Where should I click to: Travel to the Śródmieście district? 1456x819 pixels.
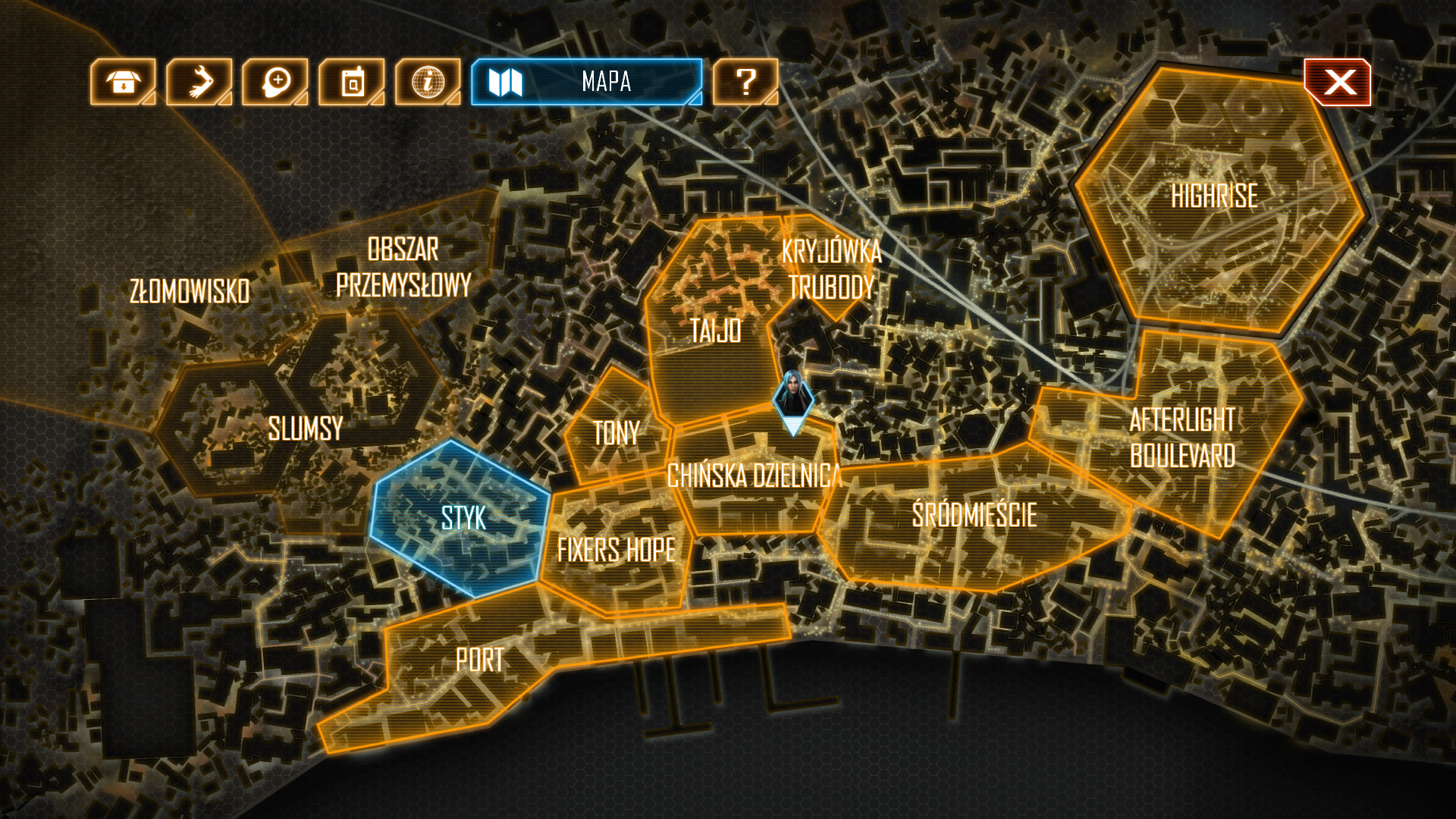pyautogui.click(x=974, y=516)
